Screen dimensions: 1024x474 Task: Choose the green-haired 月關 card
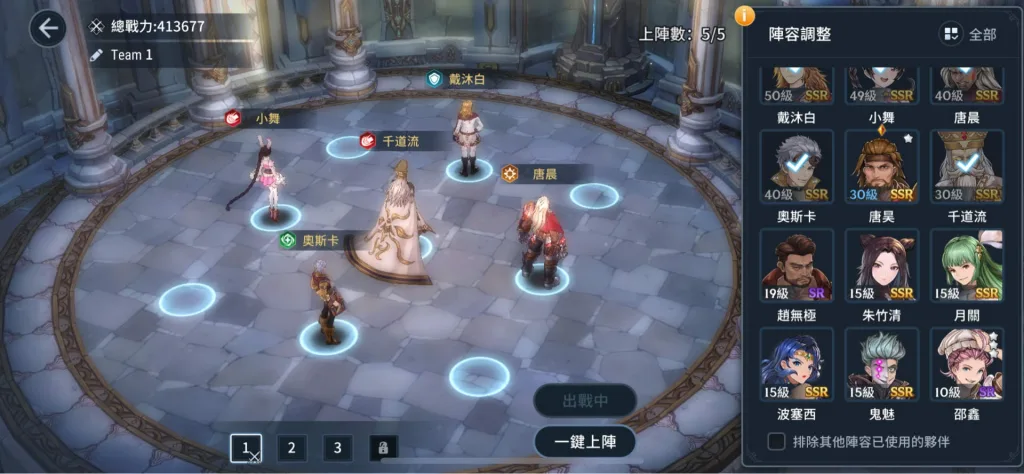(x=966, y=263)
